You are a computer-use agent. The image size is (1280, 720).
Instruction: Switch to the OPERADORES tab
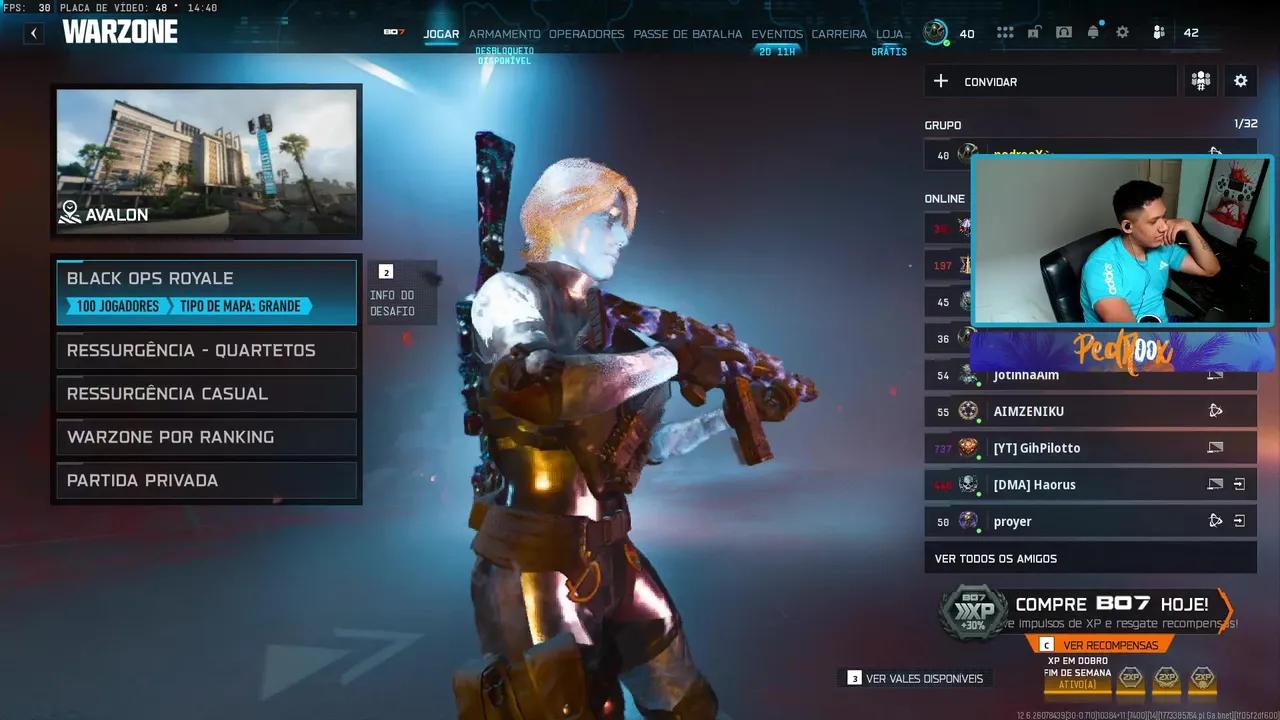586,33
